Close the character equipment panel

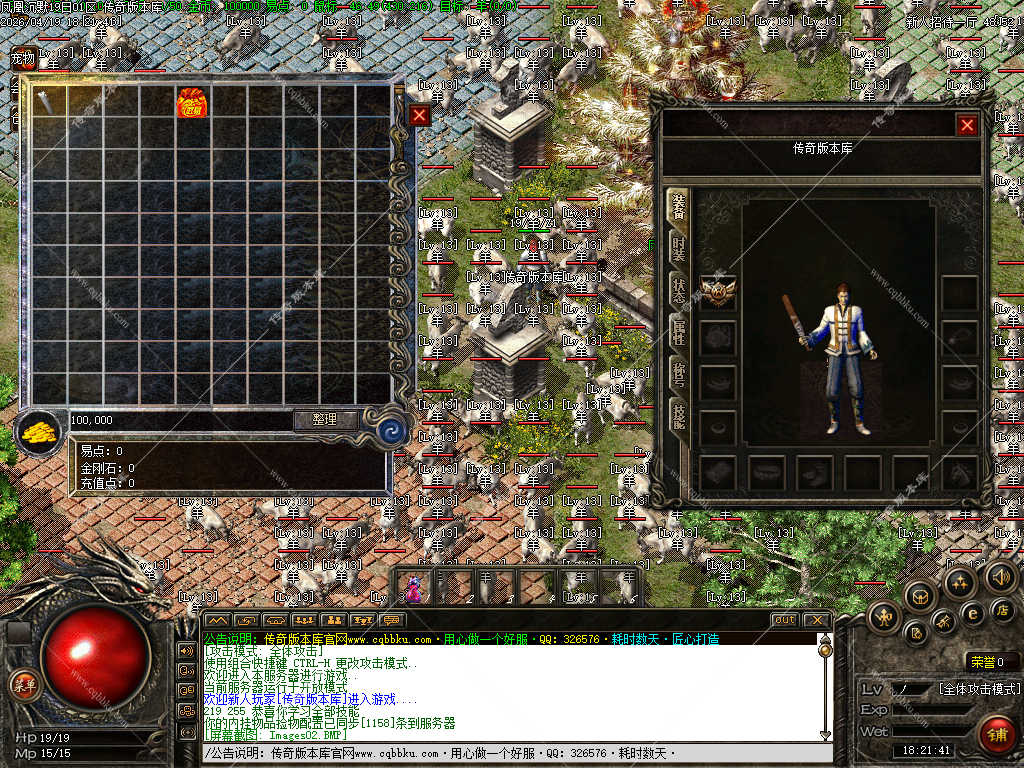966,125
